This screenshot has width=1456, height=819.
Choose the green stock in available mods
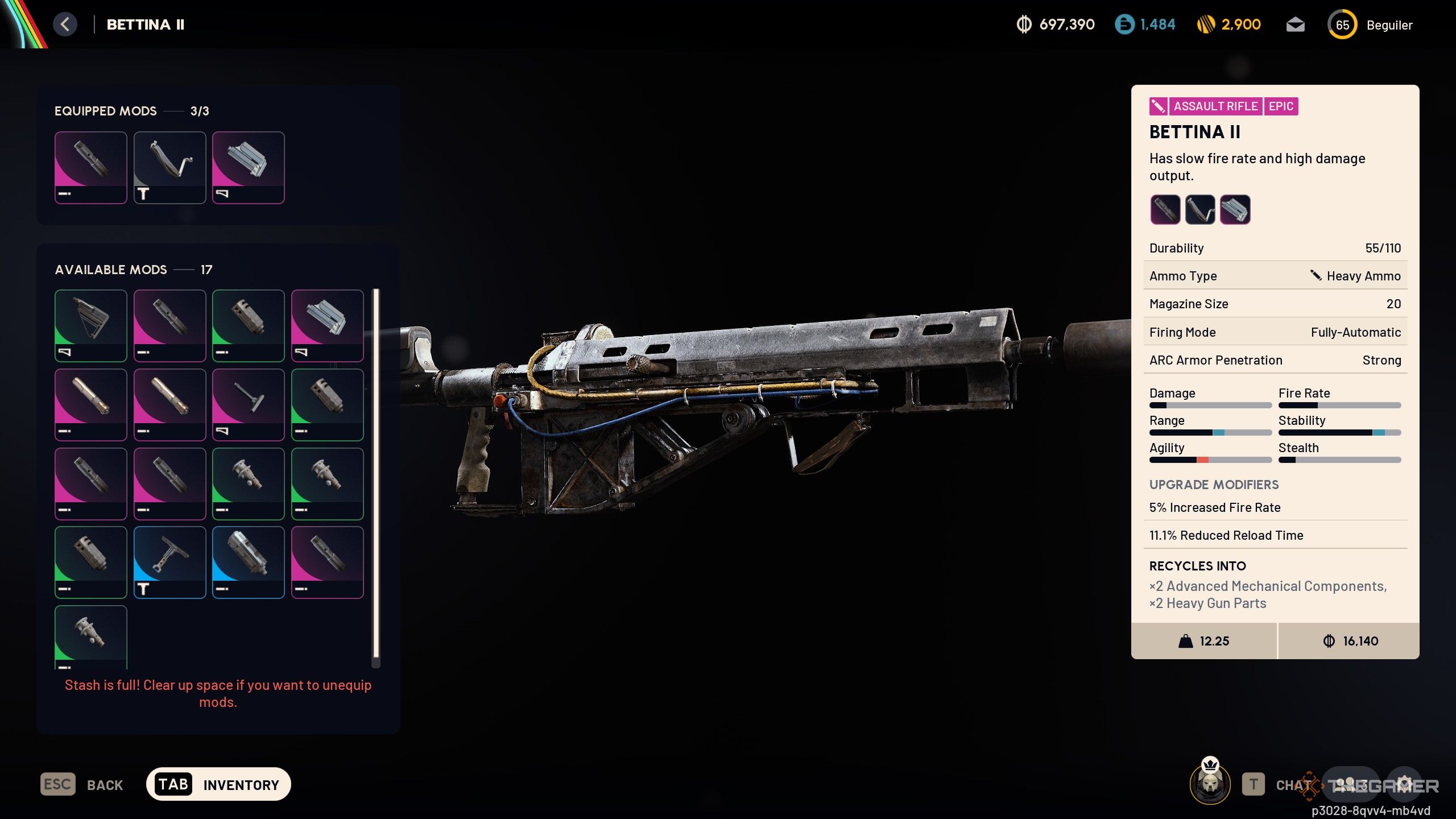[x=91, y=325]
